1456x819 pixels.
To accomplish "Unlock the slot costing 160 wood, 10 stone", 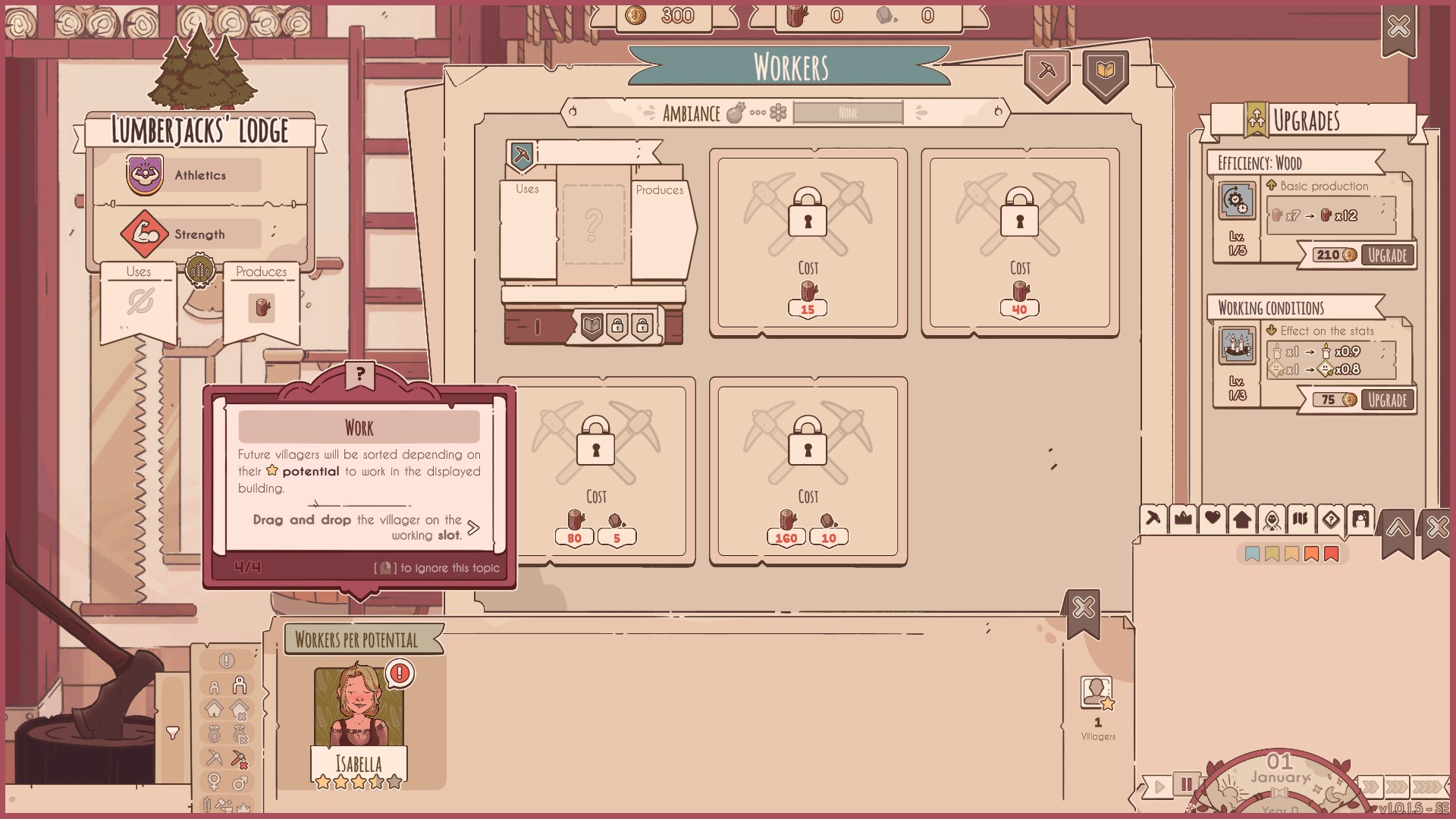I will click(808, 470).
